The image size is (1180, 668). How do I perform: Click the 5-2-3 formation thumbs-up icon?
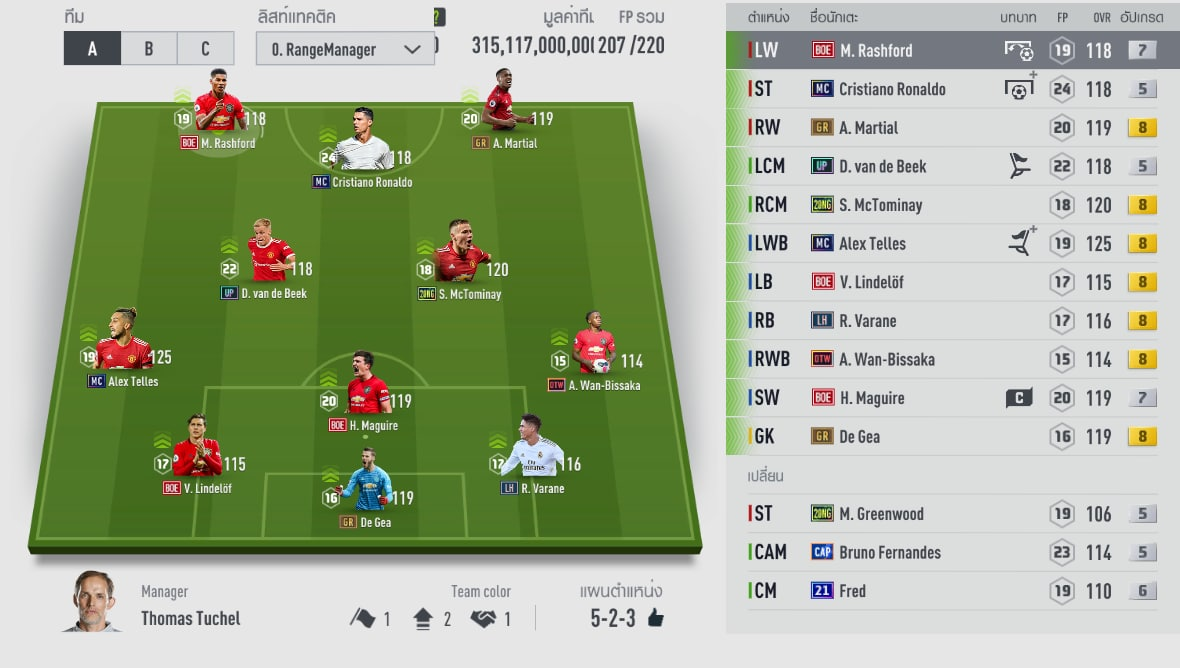tap(656, 618)
